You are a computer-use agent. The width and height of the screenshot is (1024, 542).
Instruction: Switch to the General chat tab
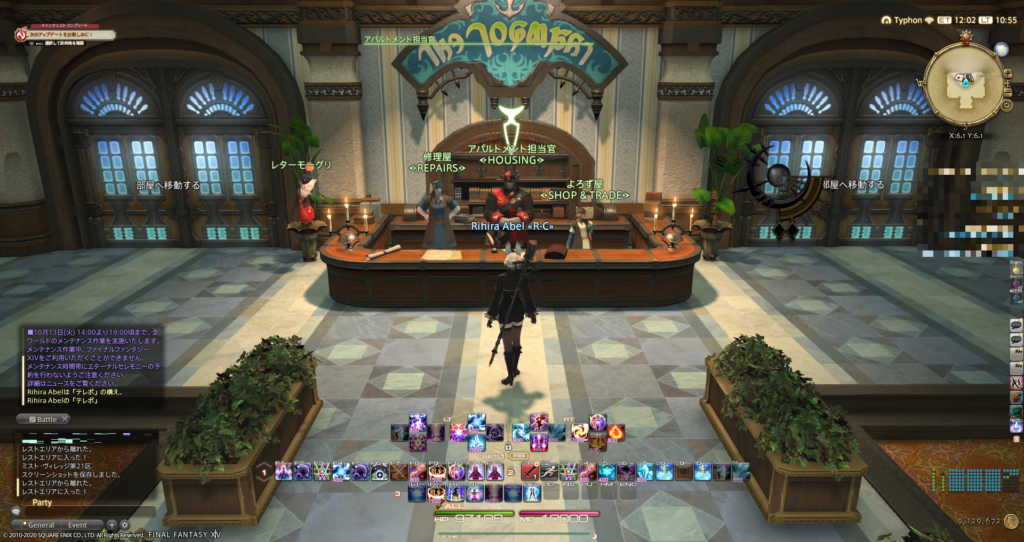click(41, 524)
